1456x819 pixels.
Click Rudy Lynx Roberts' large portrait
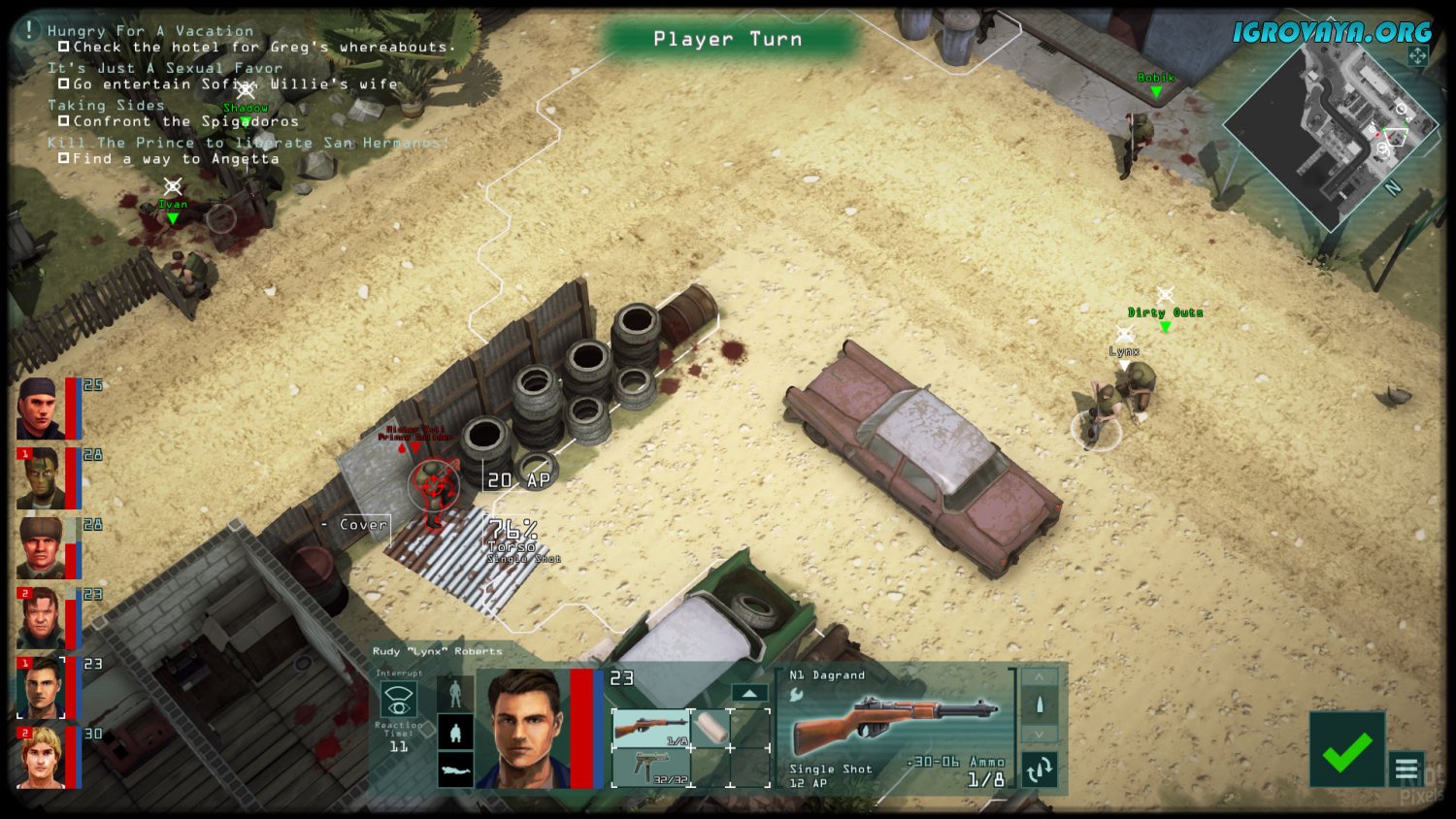(526, 728)
